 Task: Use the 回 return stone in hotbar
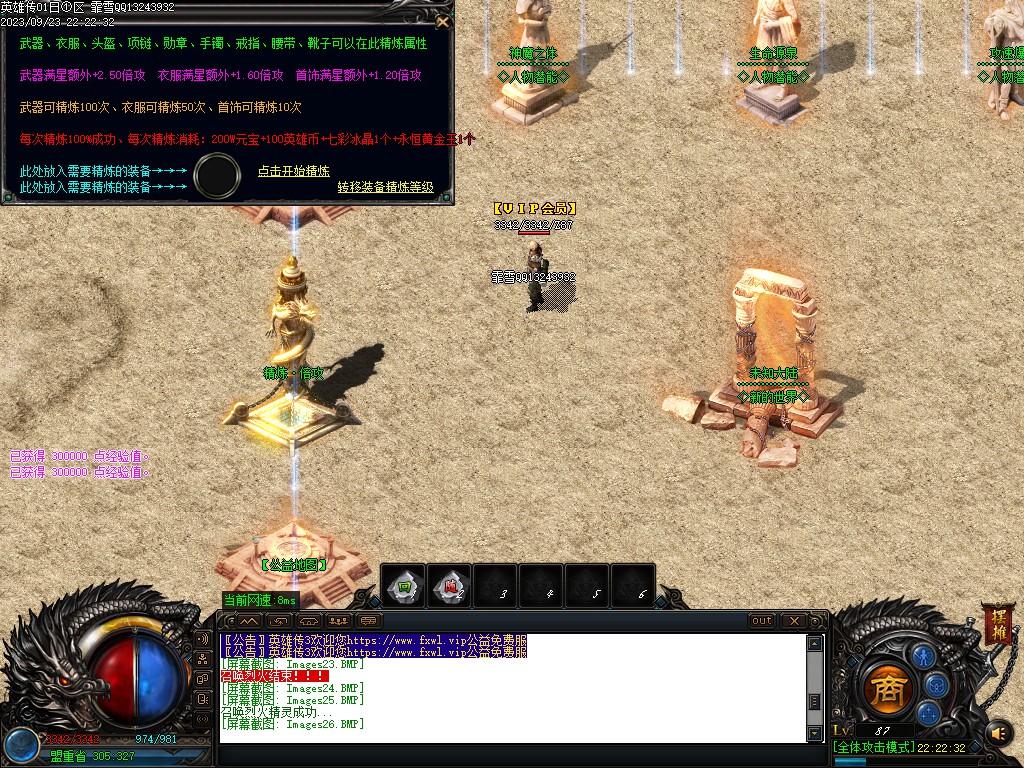pyautogui.click(x=405, y=586)
